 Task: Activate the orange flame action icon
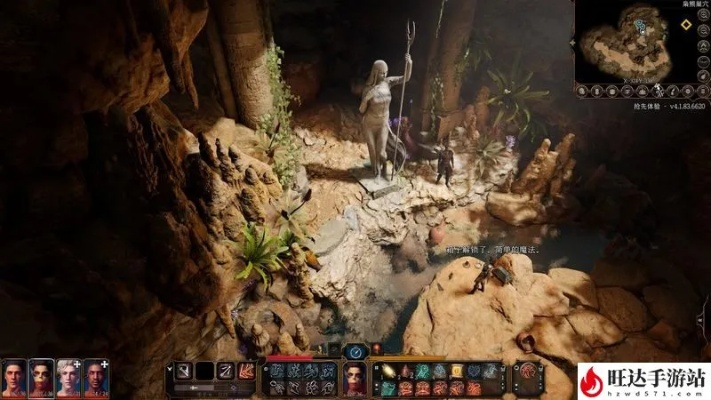245,371
